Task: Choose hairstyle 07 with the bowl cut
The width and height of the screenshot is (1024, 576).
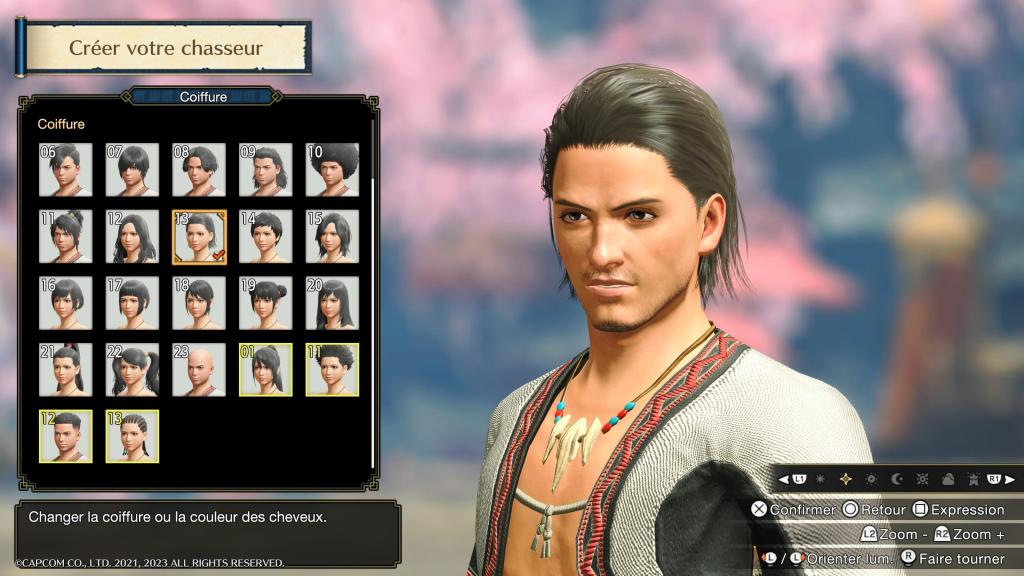Action: 132,169
